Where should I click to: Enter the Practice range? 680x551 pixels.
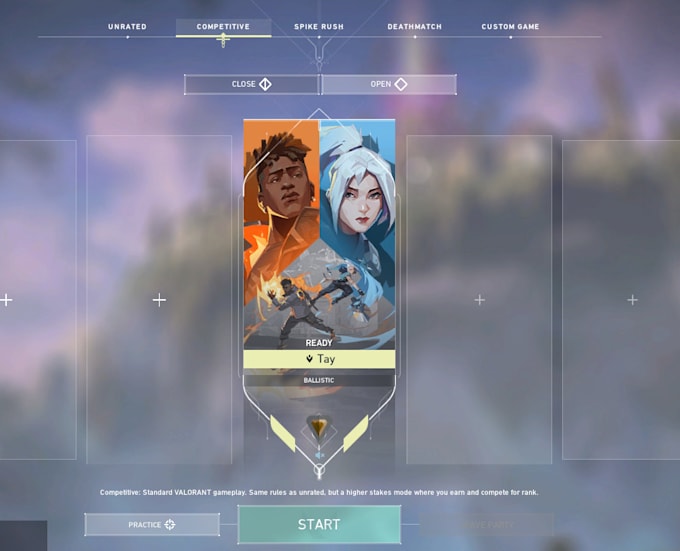[152, 524]
